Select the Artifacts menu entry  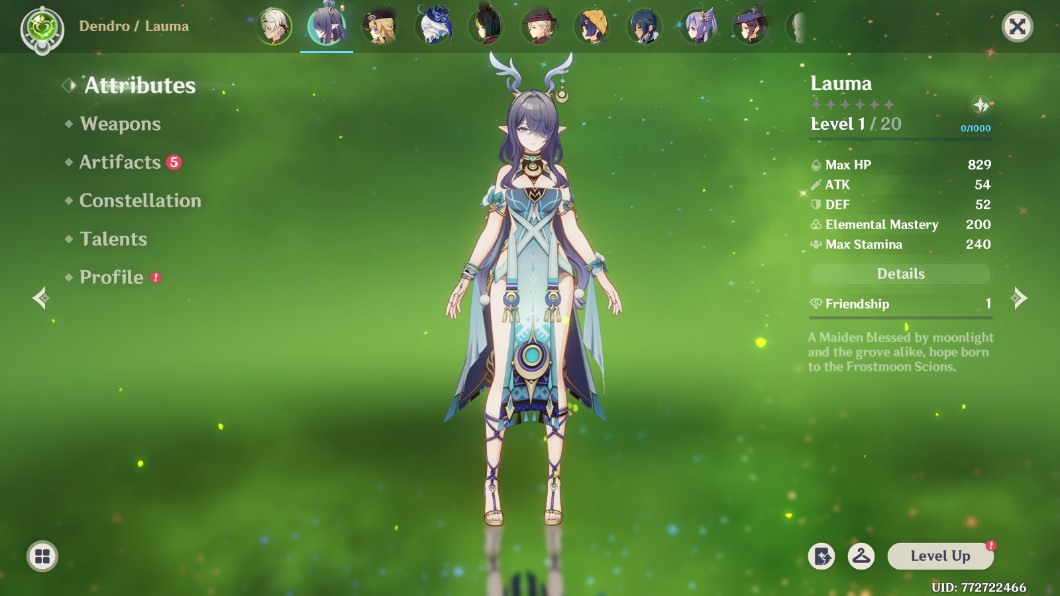pos(120,162)
